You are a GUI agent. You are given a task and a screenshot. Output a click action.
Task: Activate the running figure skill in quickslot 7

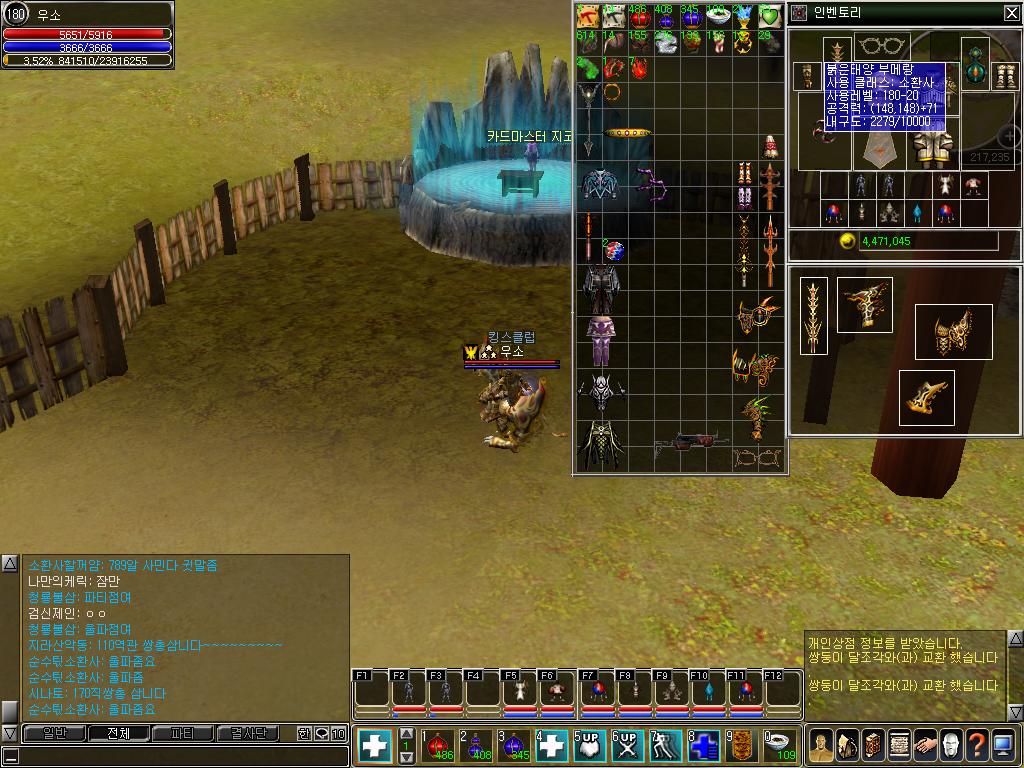(665, 745)
